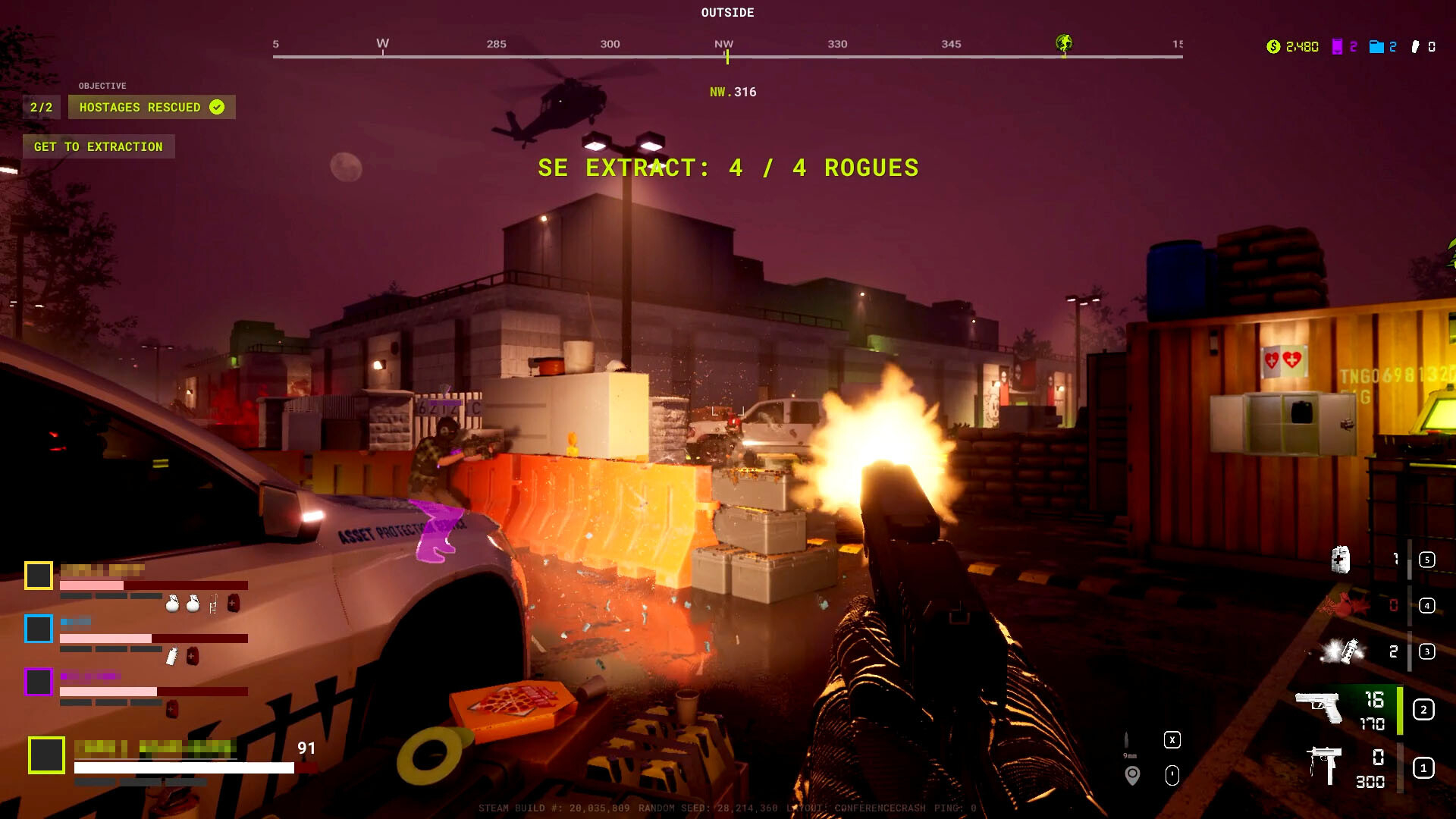Select the yellow-framed teammate portrait
The height and width of the screenshot is (819, 1456).
pyautogui.click(x=39, y=576)
